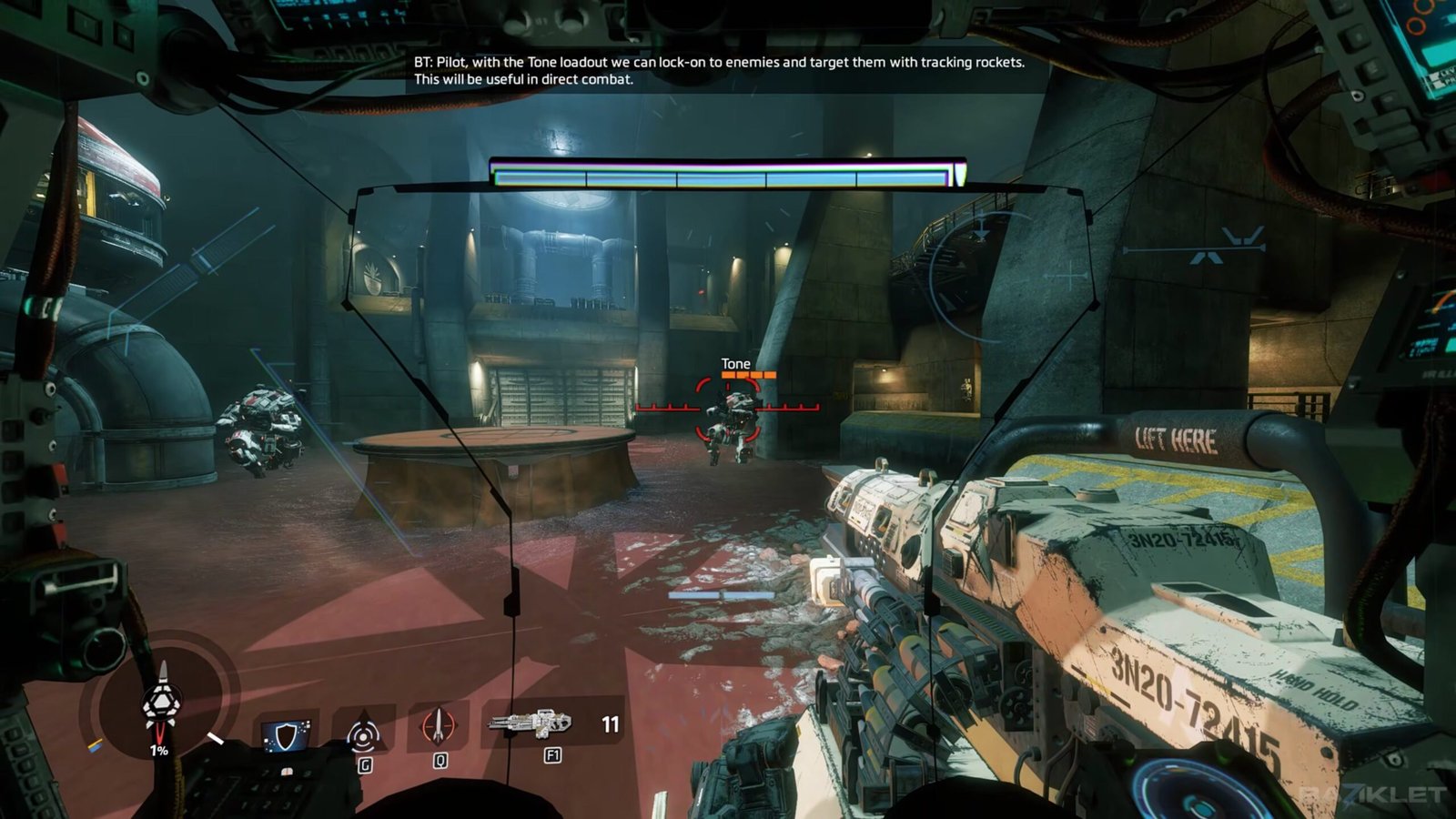This screenshot has width=1456, height=819.
Task: Fire the tracking rockets ability icon
Action: click(x=439, y=727)
